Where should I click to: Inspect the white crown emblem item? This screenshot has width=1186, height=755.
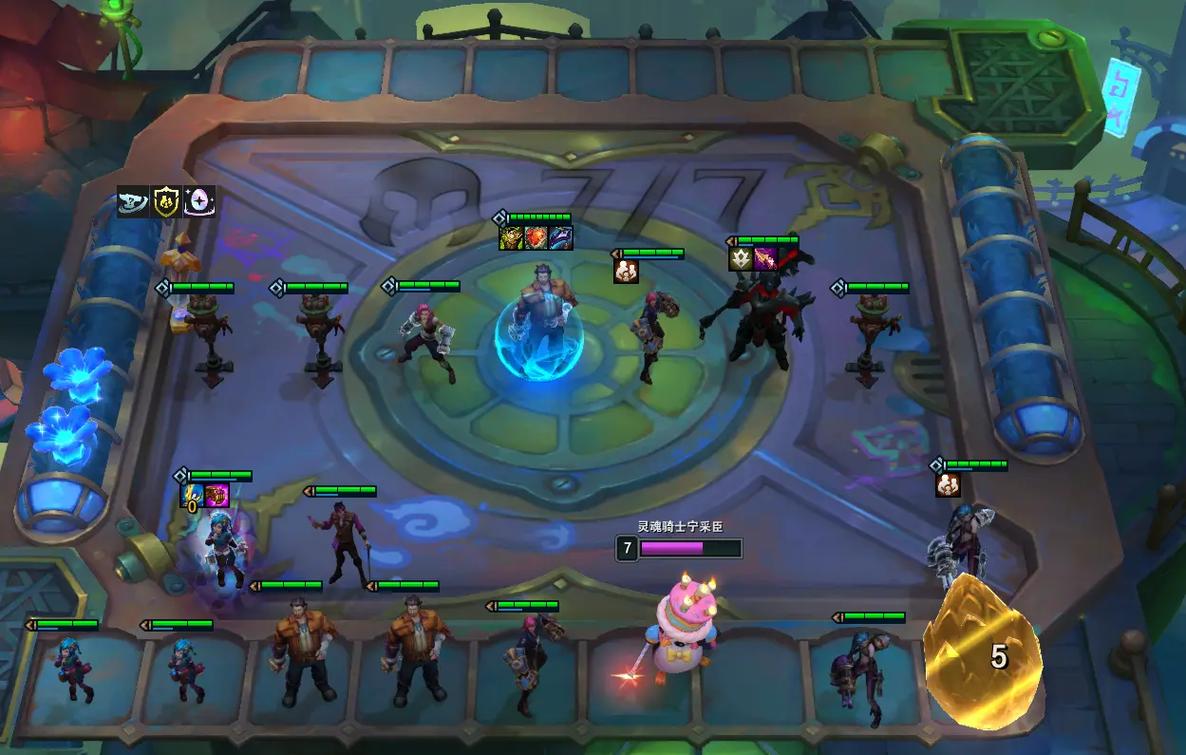click(741, 259)
